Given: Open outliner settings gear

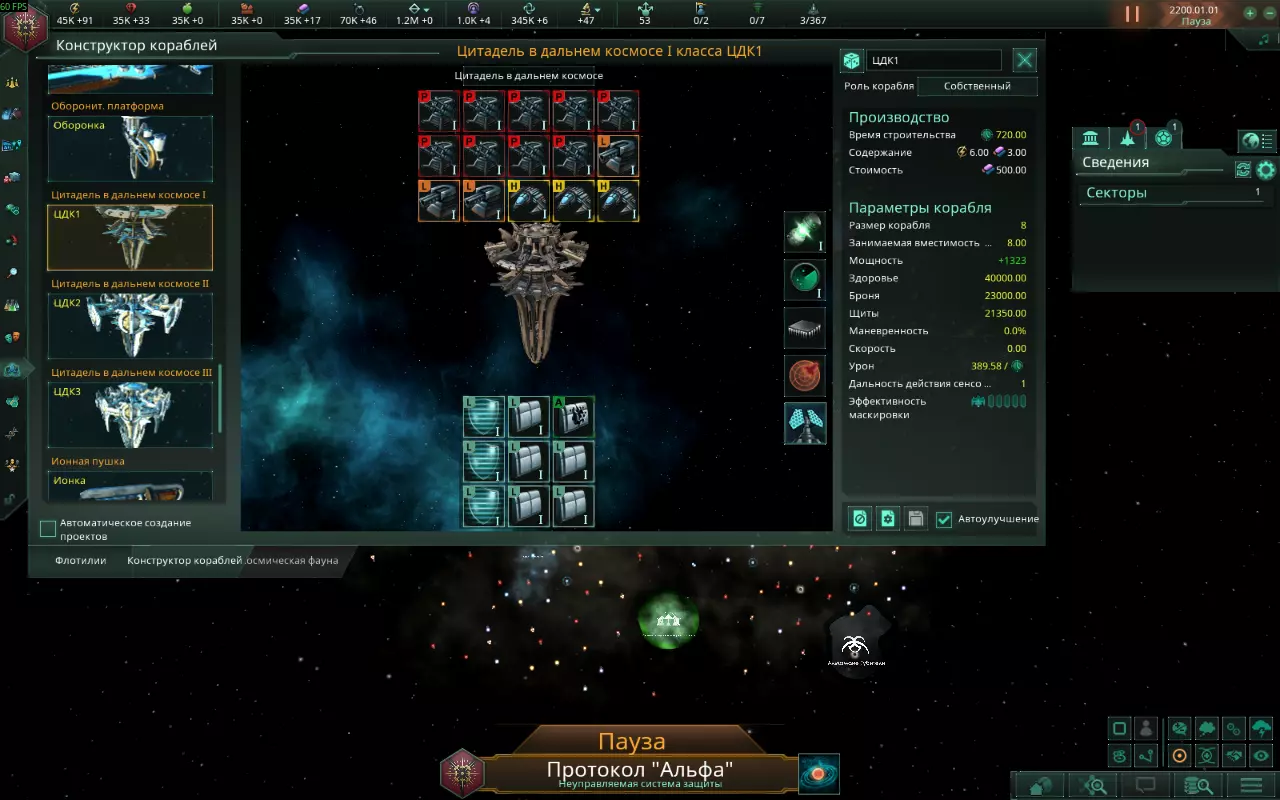Looking at the screenshot, I should [1266, 170].
